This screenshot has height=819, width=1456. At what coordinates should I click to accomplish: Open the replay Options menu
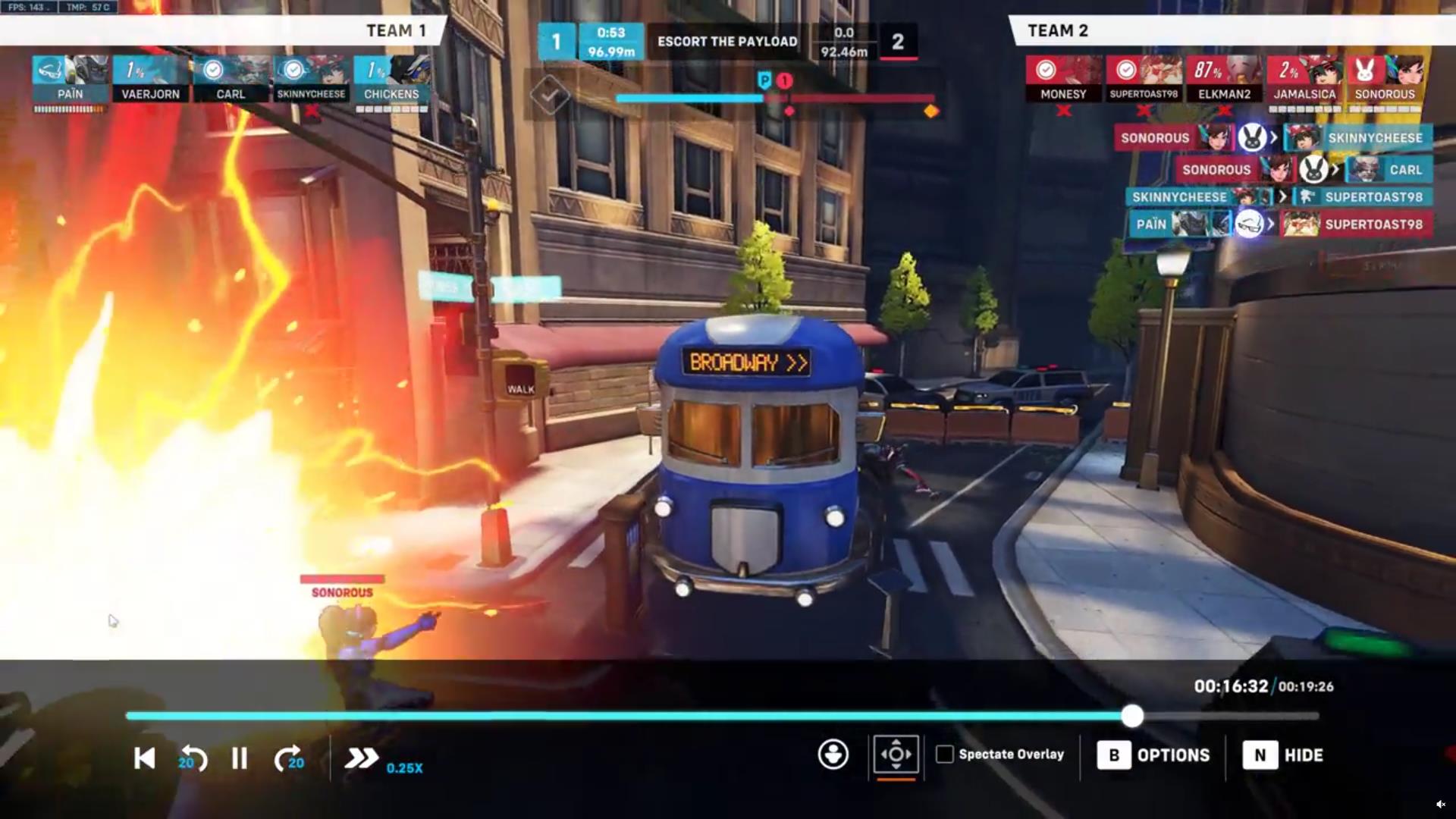1154,755
